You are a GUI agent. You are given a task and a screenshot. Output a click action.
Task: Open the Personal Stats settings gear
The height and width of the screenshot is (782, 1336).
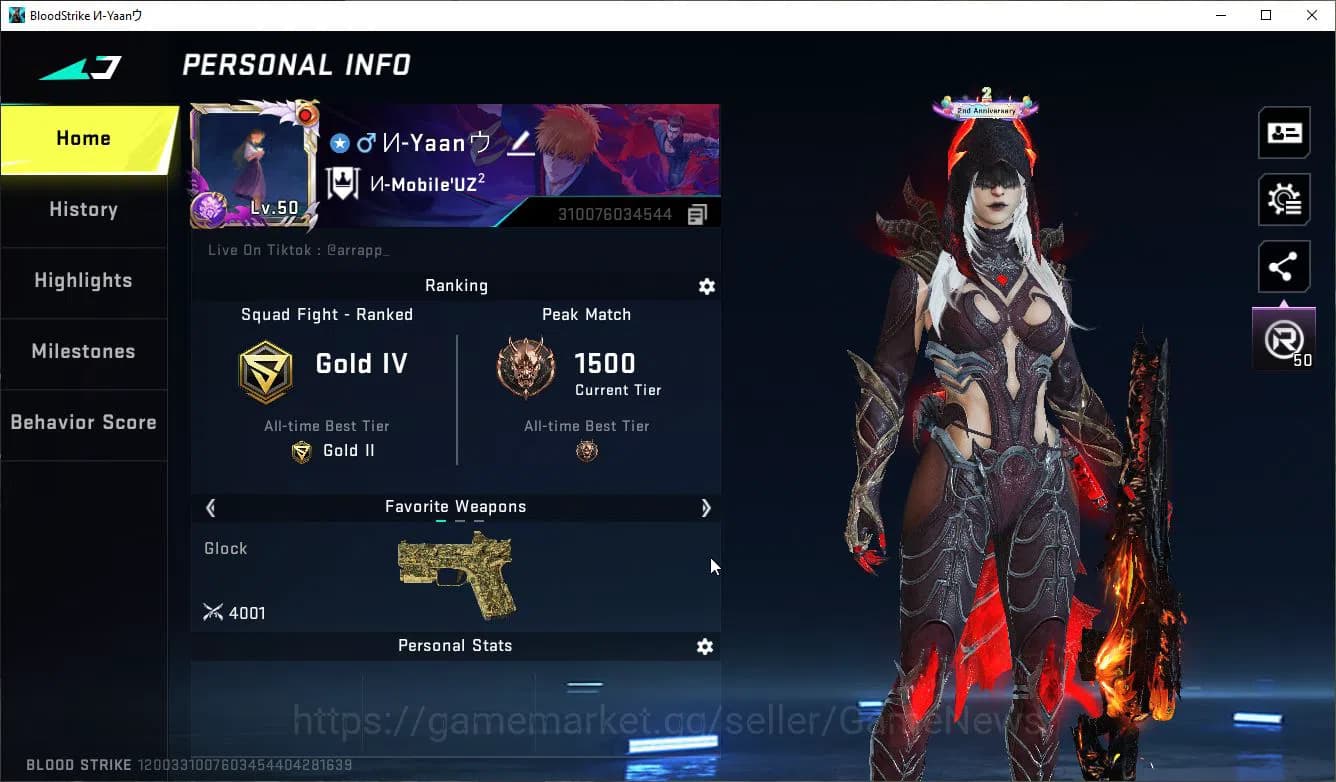tap(705, 646)
